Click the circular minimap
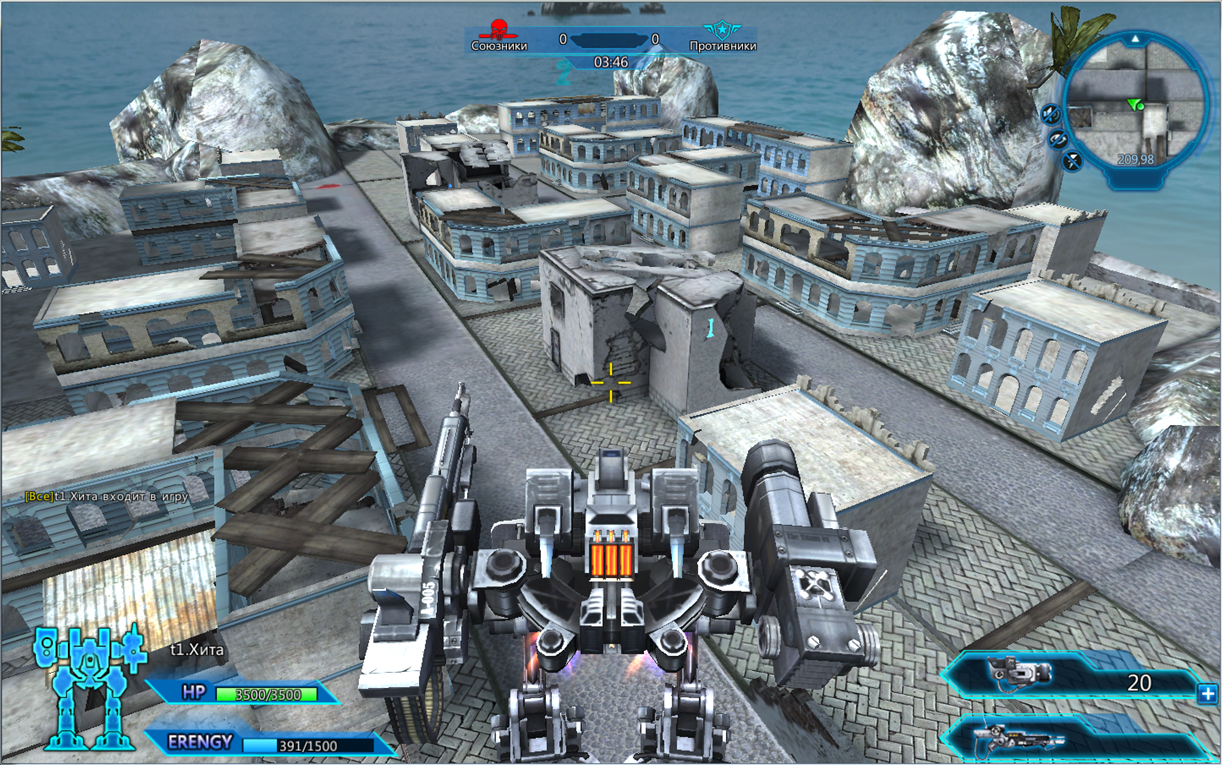 (1137, 106)
